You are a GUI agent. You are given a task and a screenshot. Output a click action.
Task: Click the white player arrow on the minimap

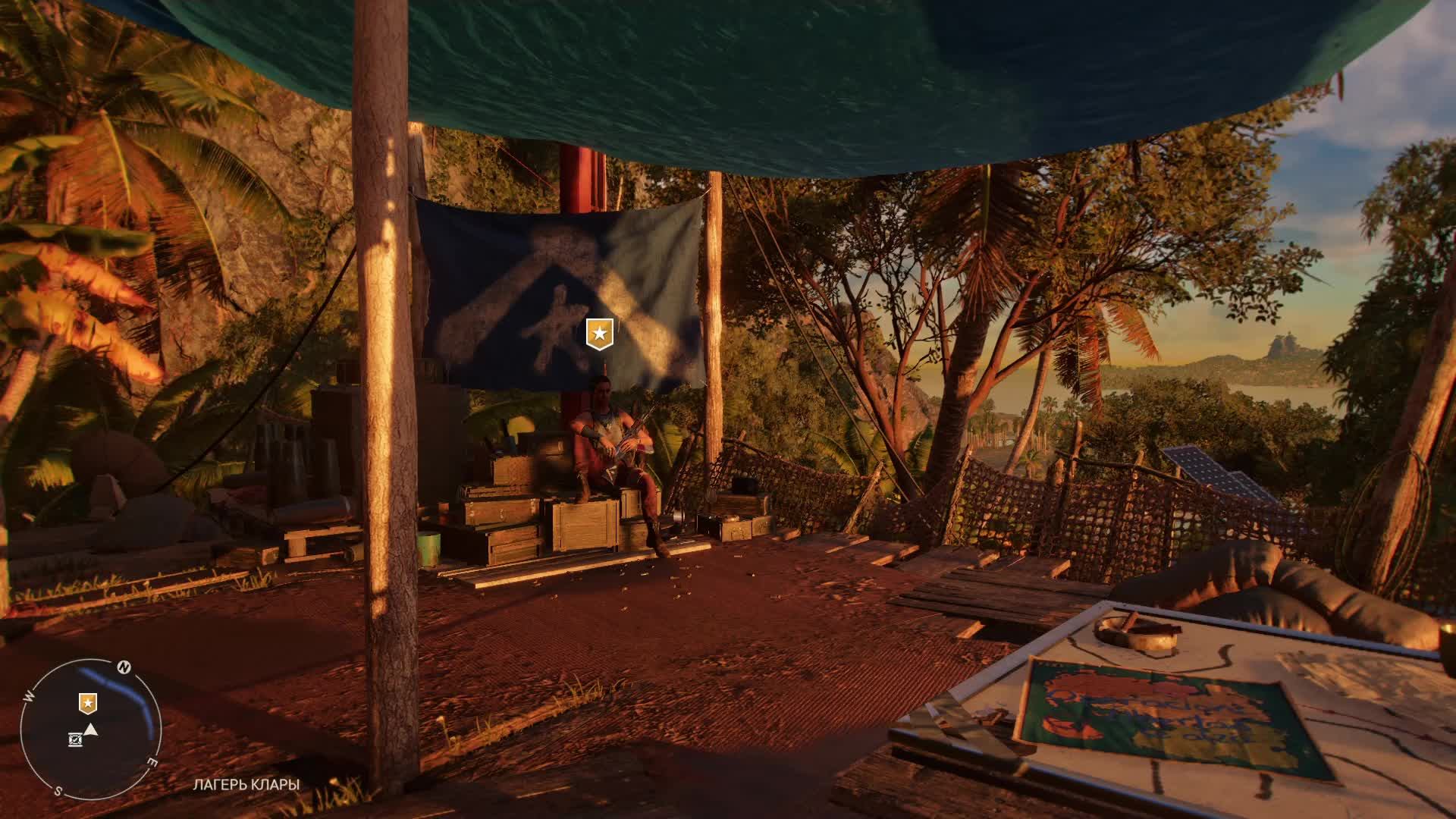92,730
